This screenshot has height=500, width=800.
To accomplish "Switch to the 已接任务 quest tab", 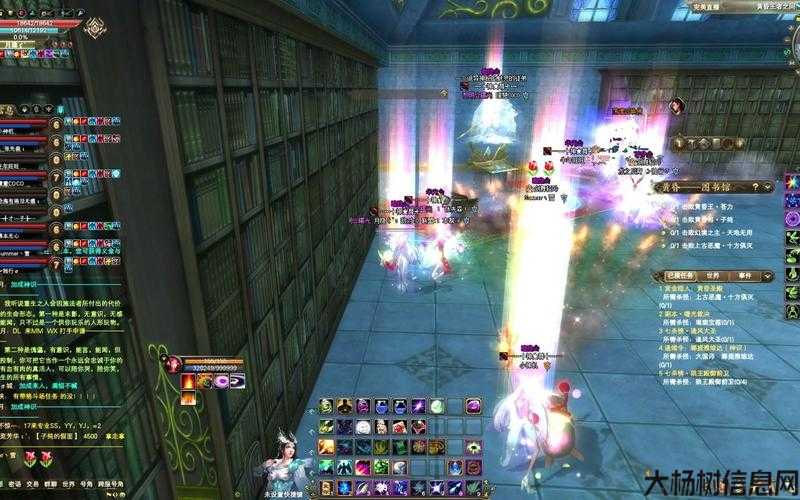I will tap(680, 274).
